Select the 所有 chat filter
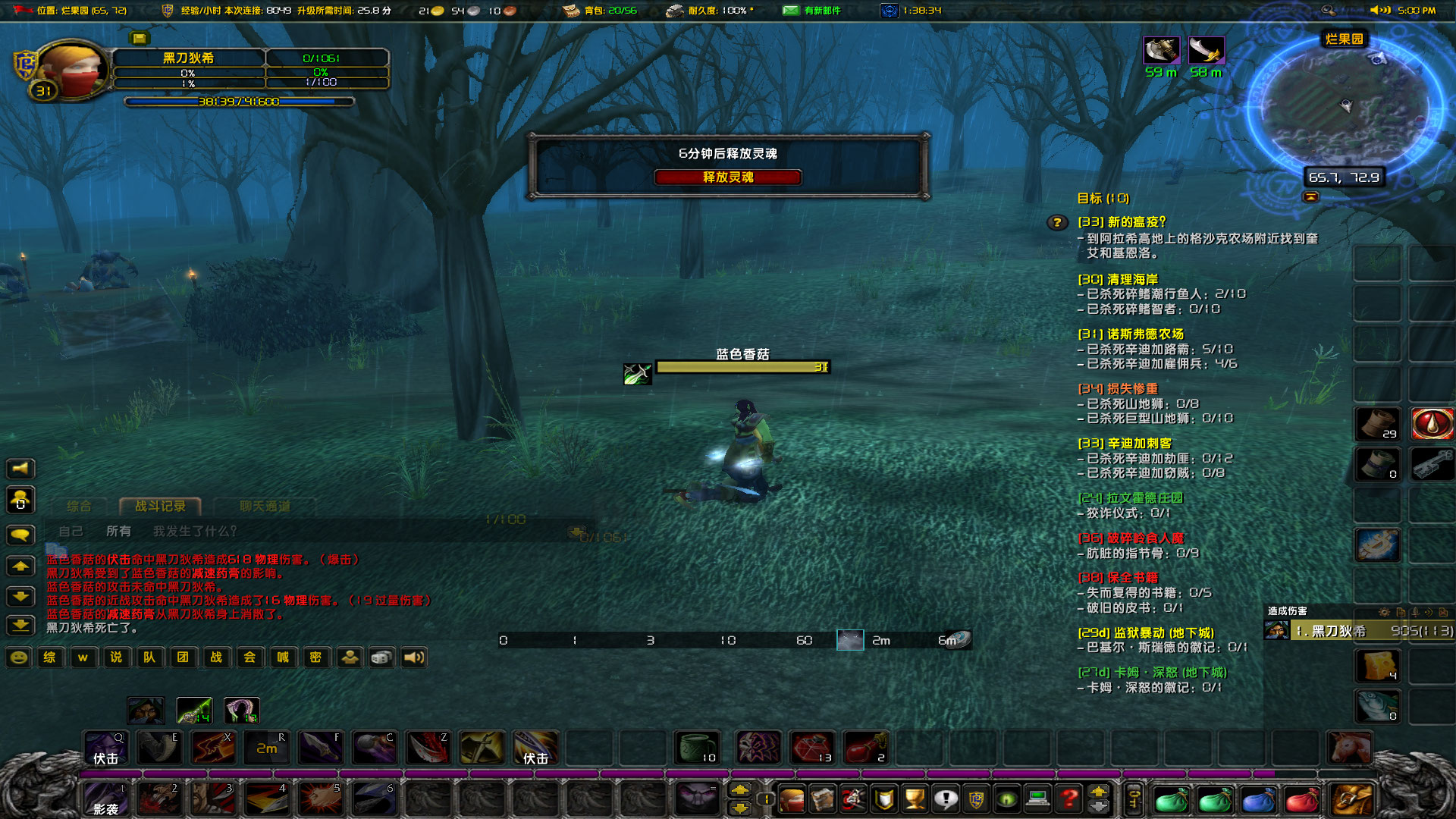1456x819 pixels. 120,531
